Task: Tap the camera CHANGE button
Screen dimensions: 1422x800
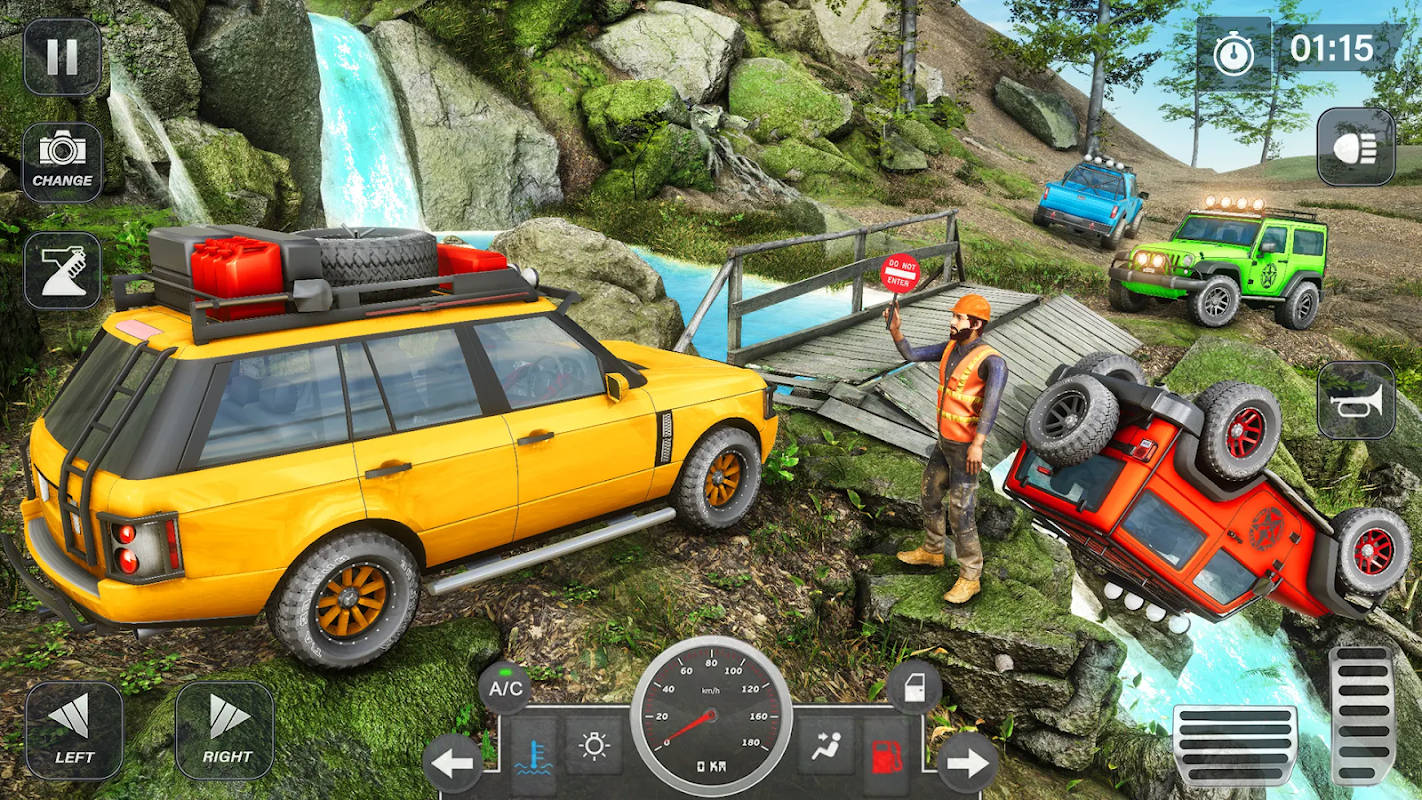Action: click(62, 162)
